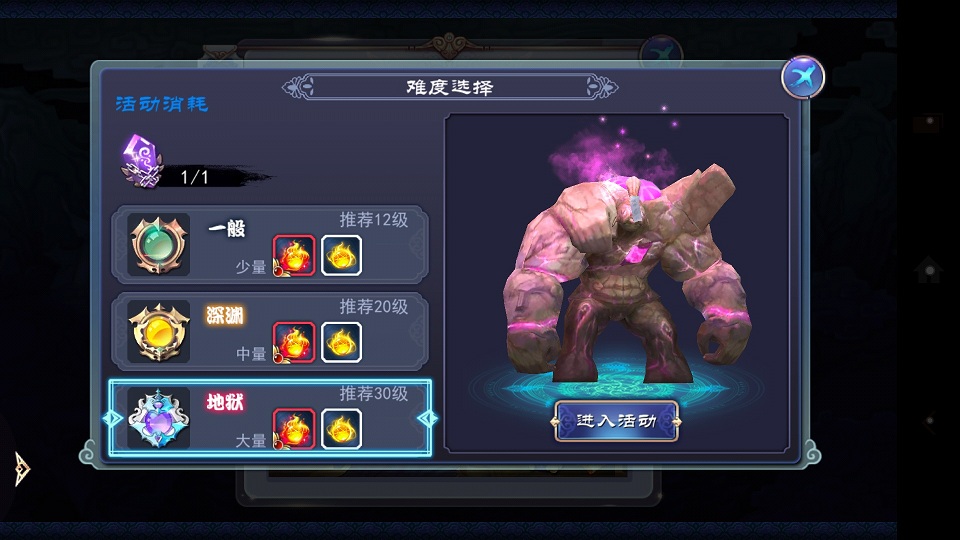Expand the arrow tab on the left screen edge

pos(22,467)
